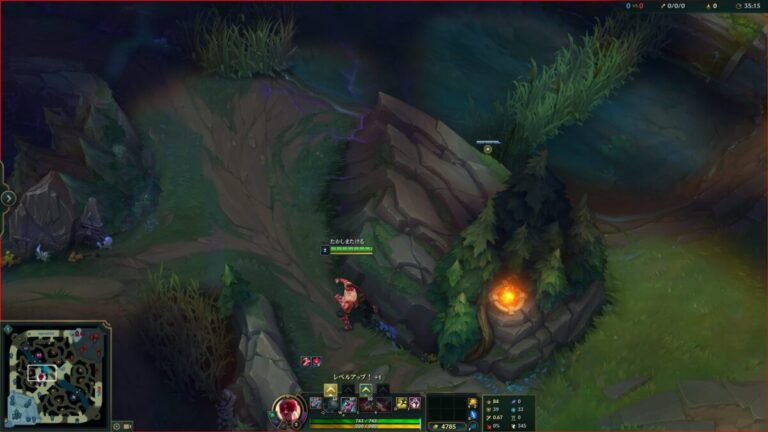
Task: Expand the left side panel arrow
Action: [x=8, y=198]
